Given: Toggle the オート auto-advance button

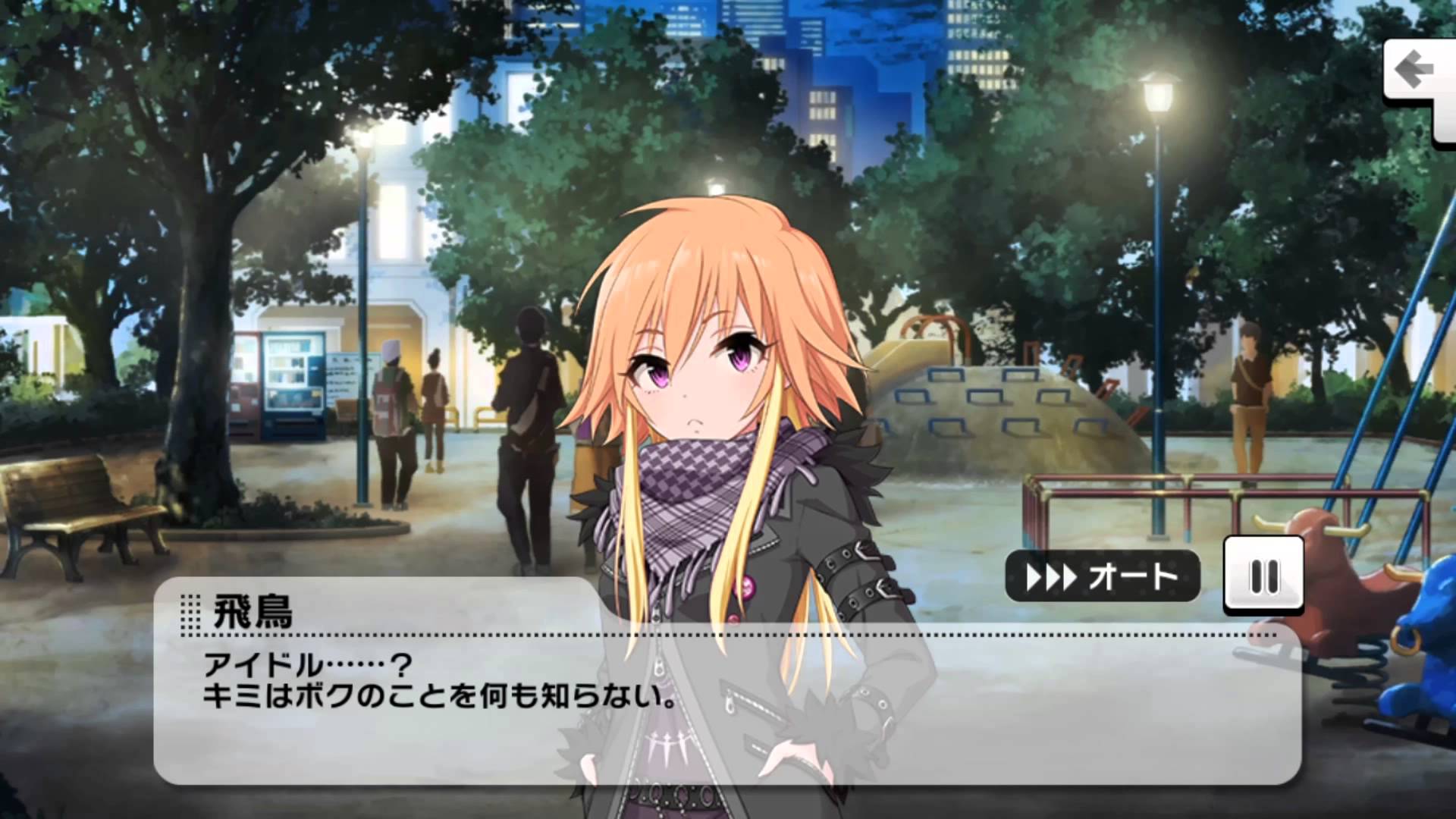Looking at the screenshot, I should [x=1102, y=576].
